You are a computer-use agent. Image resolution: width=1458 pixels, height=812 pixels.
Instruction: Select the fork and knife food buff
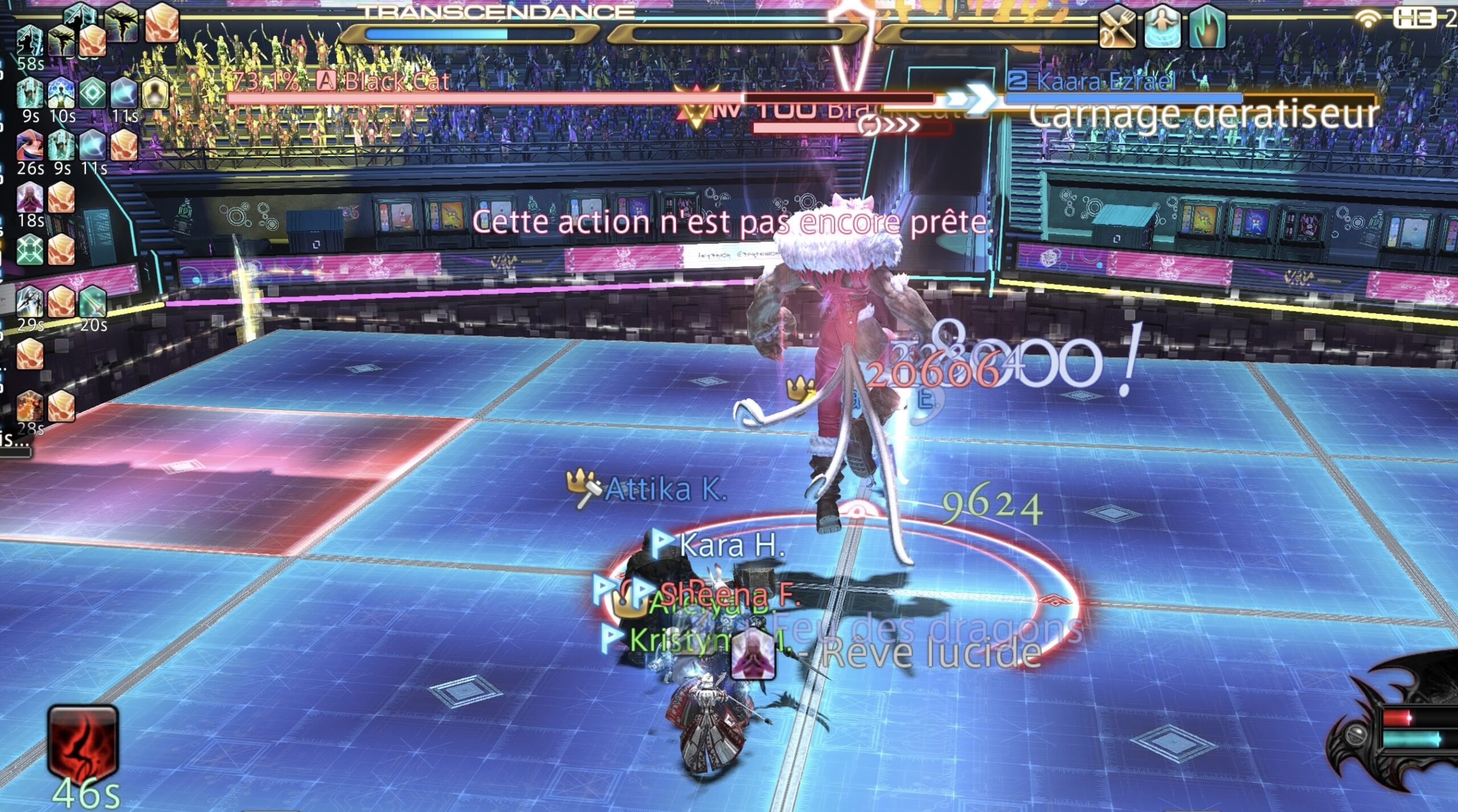1116,27
